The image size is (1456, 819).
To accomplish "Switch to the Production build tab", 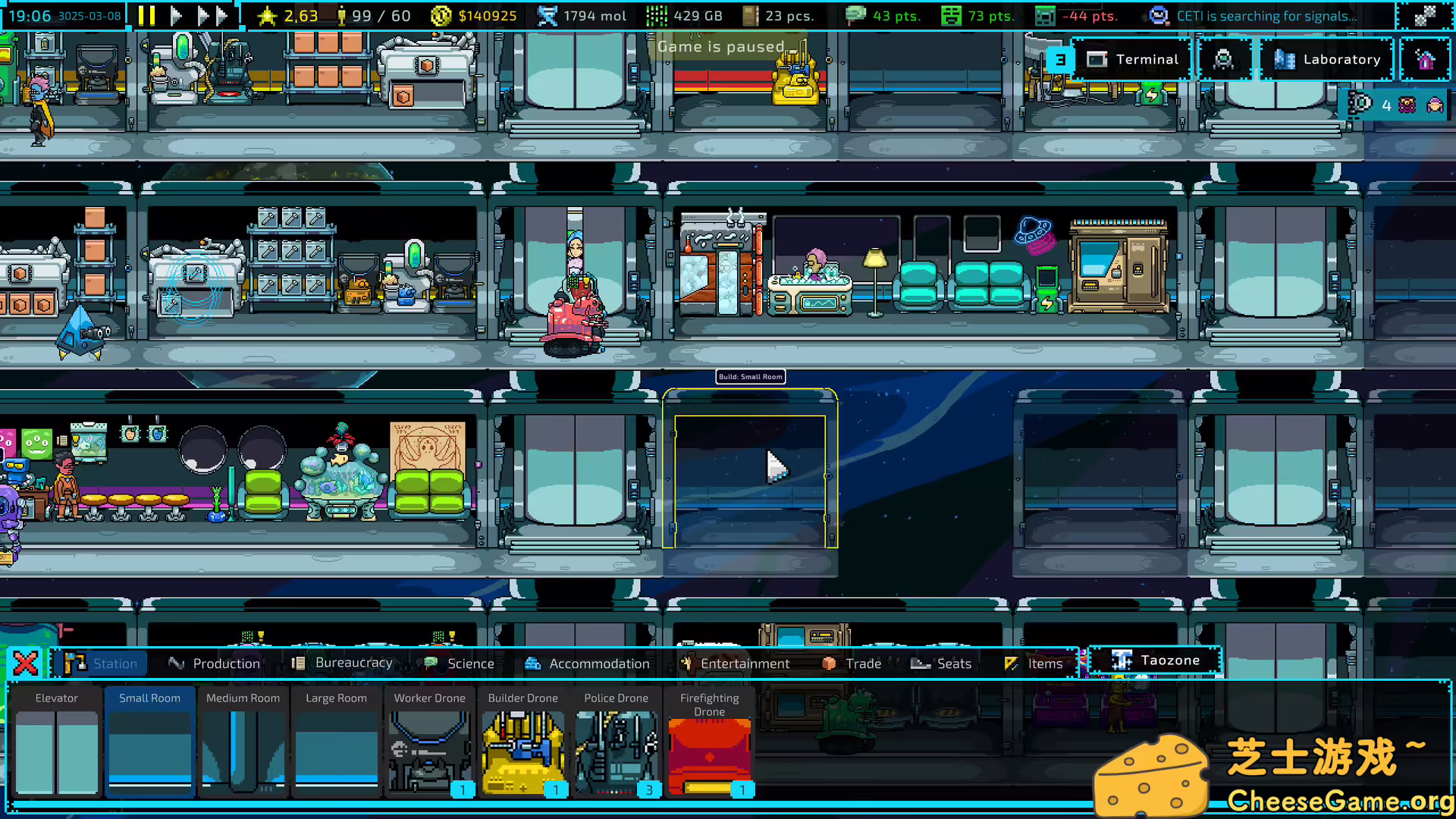I will 215,663.
